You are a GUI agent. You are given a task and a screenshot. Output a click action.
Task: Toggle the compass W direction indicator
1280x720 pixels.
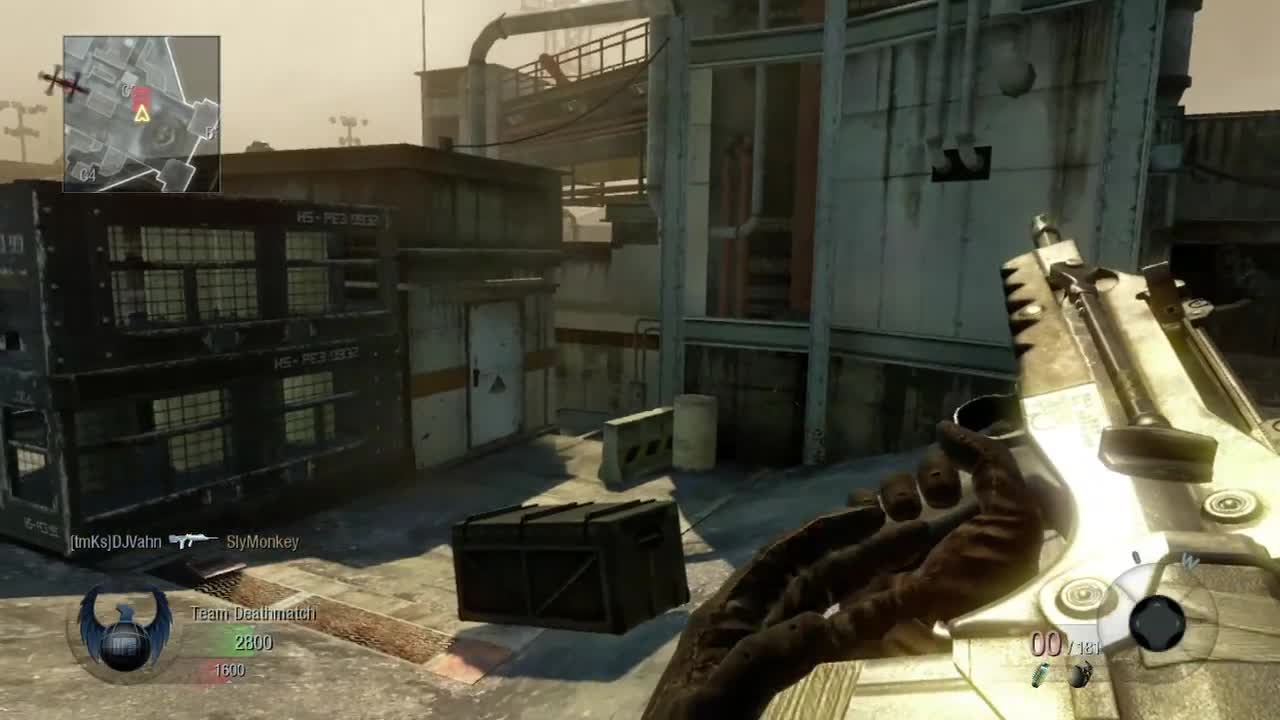coord(1190,562)
